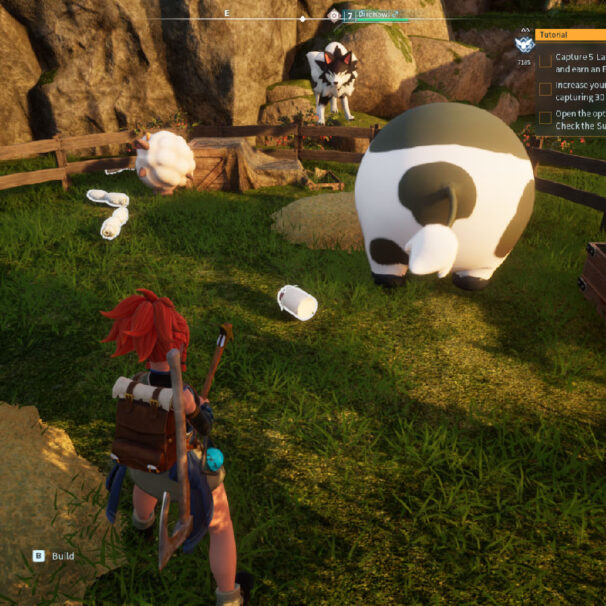The image size is (606, 606).
Task: Tick the "Capture 5" tutorial objective checkbox
Action: [546, 60]
